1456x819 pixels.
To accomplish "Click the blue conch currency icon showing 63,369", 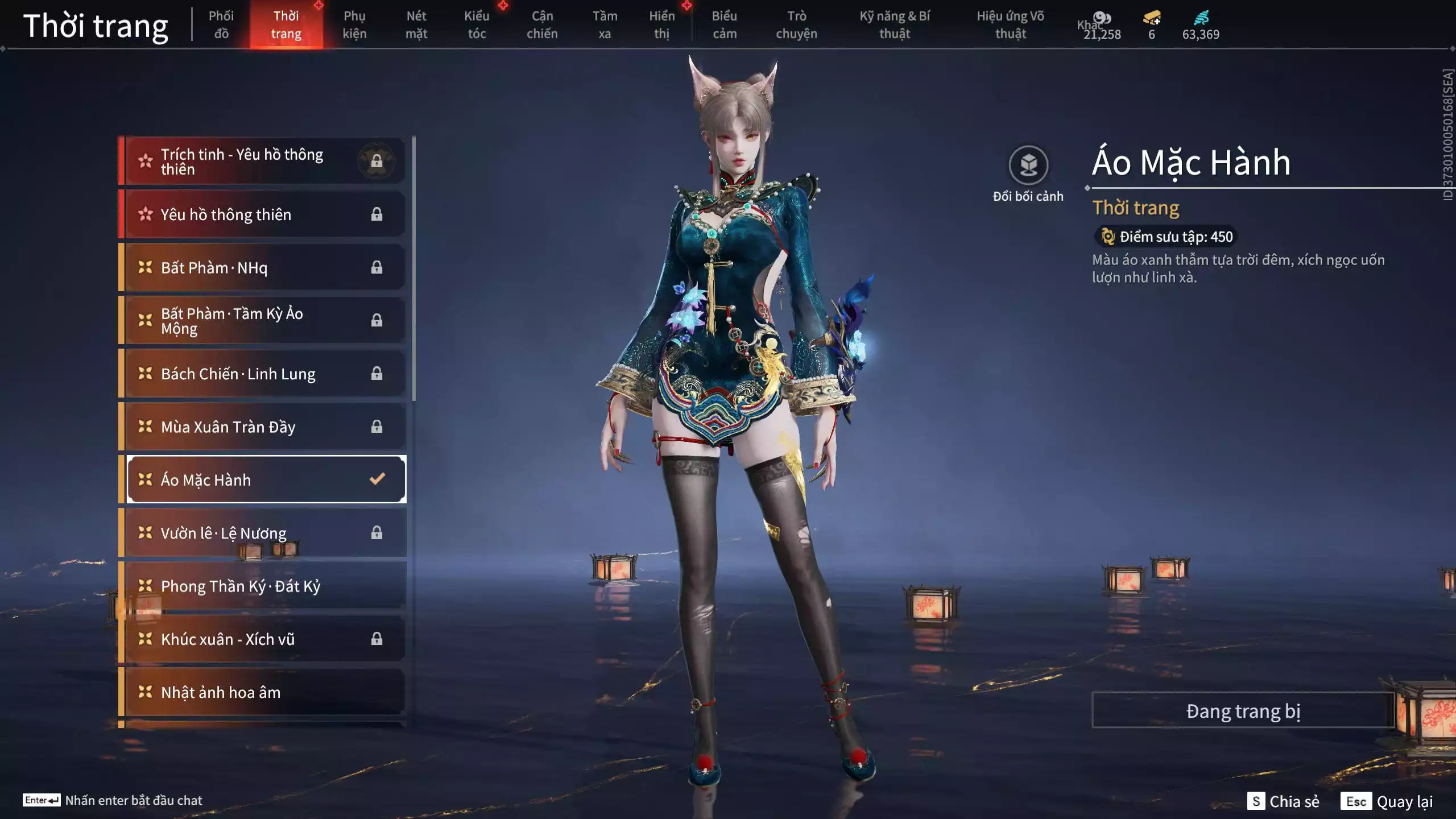I will (x=1201, y=18).
